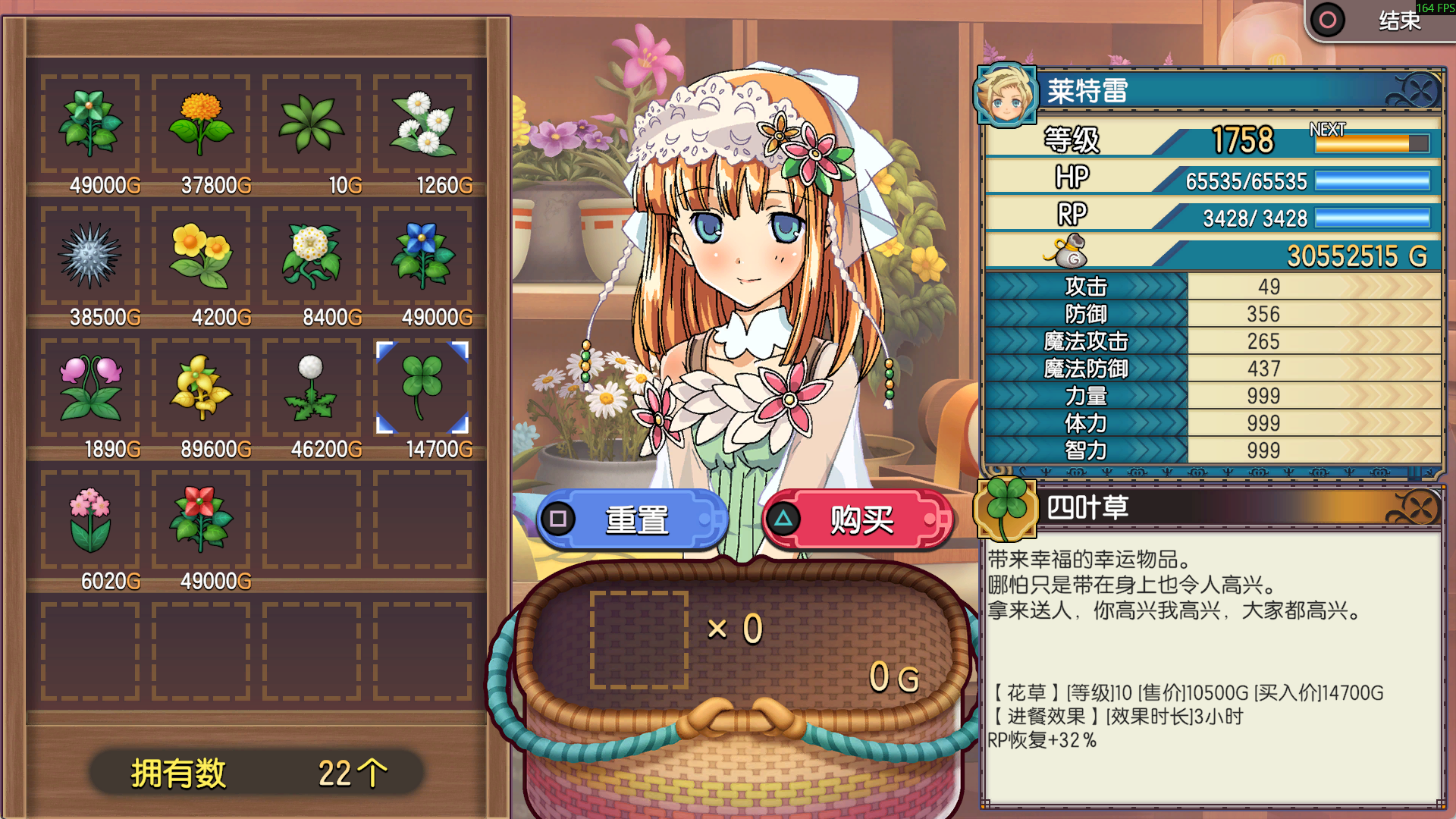Select the white flower cluster for 1260G
This screenshot has height=819, width=1456.
422,124
